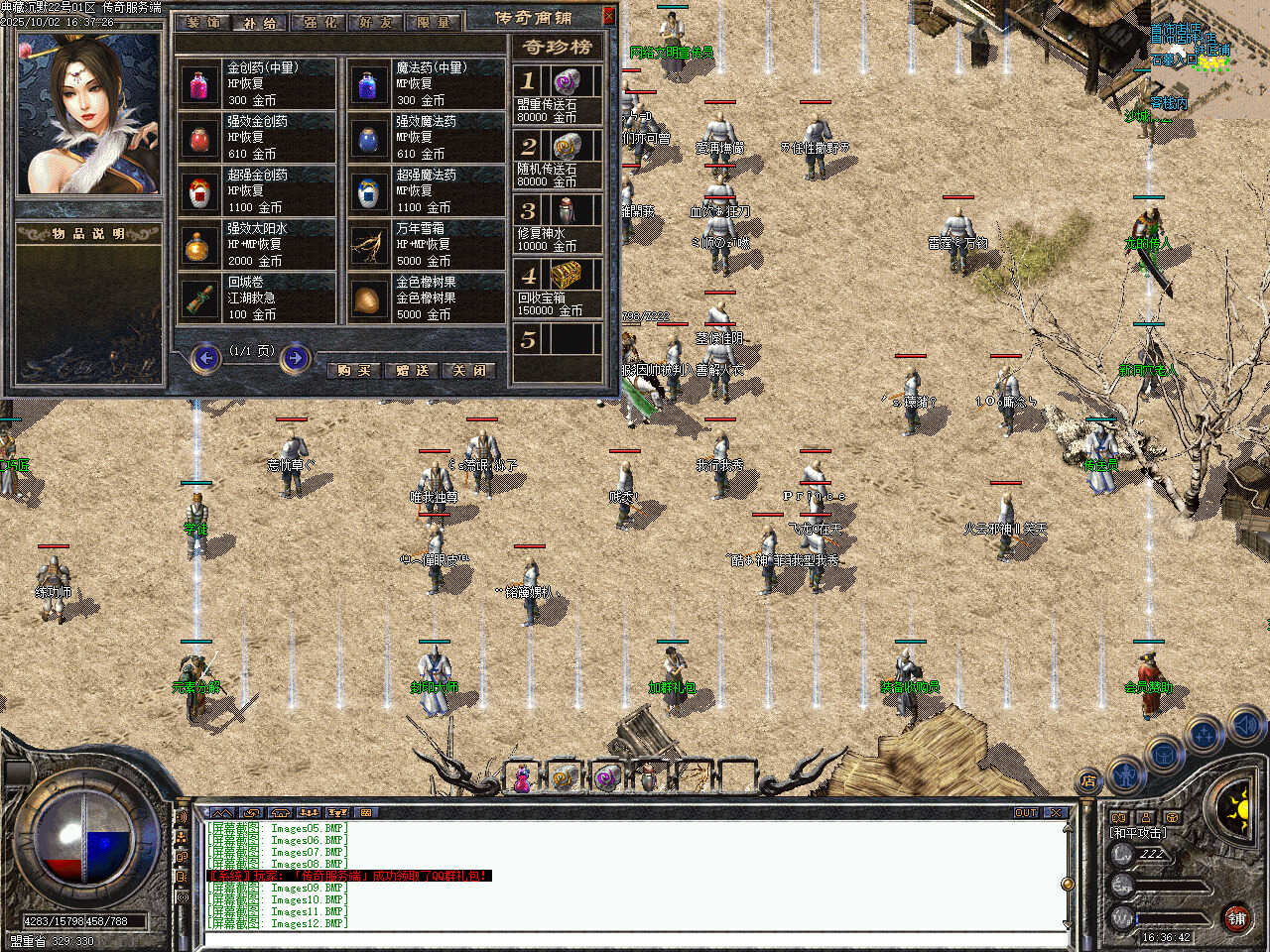Viewport: 1270px width, 952px height.
Task: Click the 购买 buy button
Action: pyautogui.click(x=354, y=370)
